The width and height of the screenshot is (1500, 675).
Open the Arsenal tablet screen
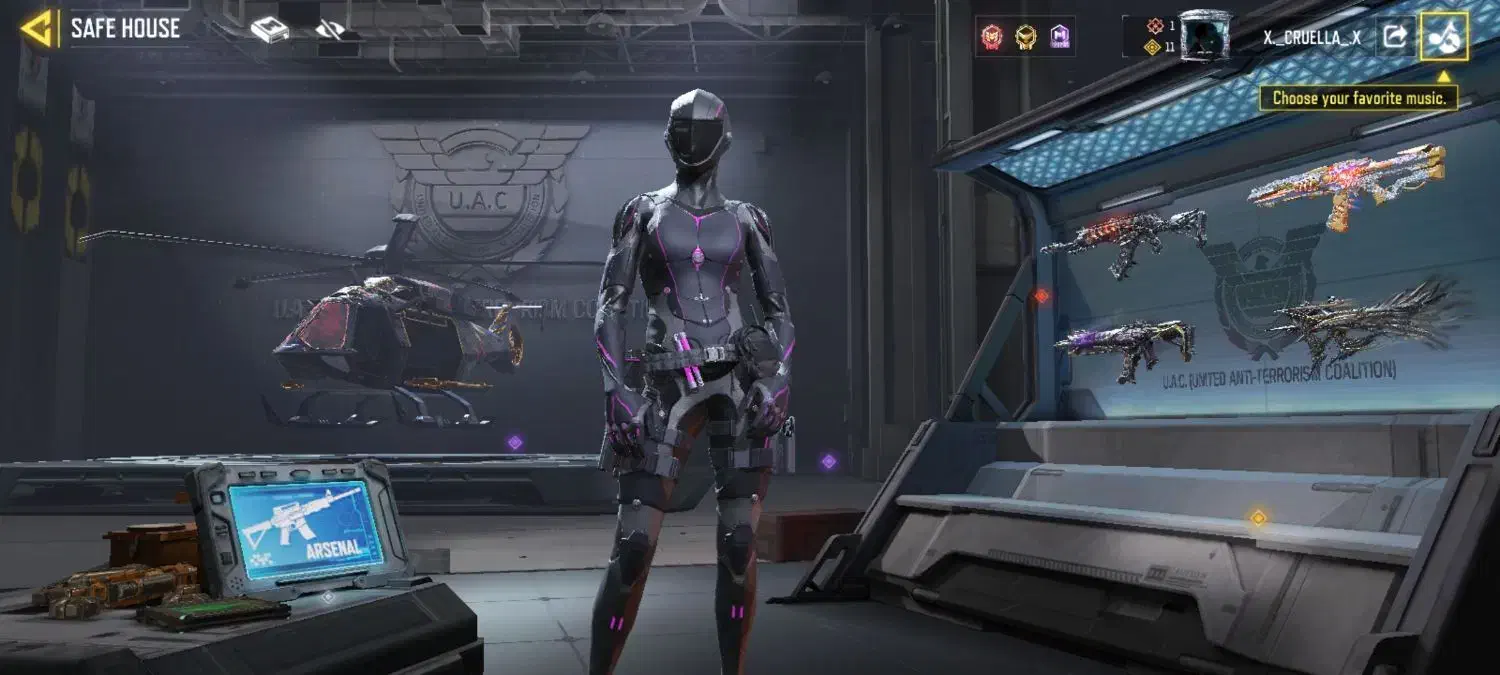(x=303, y=527)
